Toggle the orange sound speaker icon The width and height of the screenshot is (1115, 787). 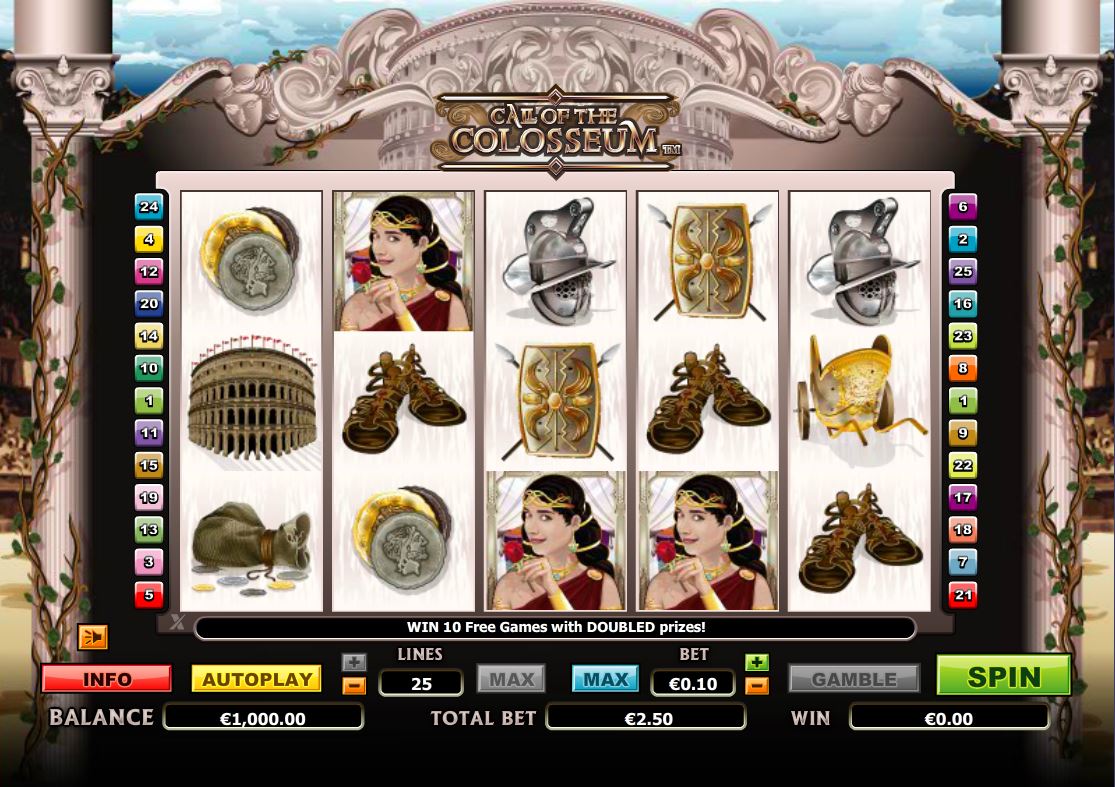(92, 637)
